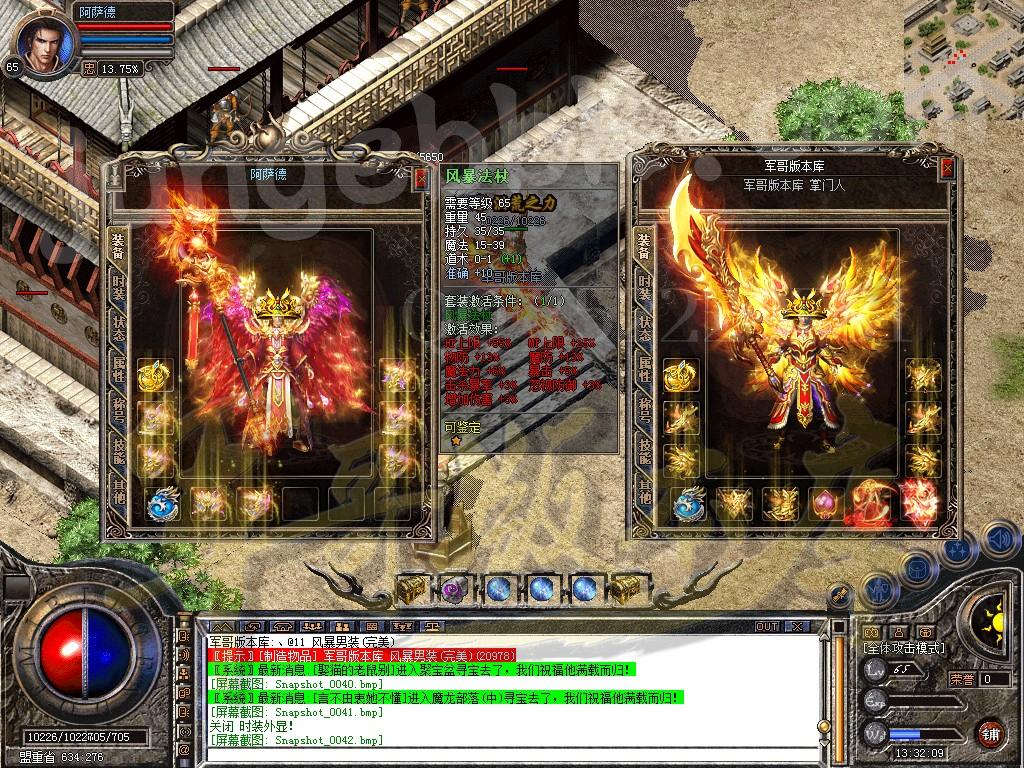Use the purple orb hotbar item
The width and height of the screenshot is (1024, 768).
click(457, 590)
